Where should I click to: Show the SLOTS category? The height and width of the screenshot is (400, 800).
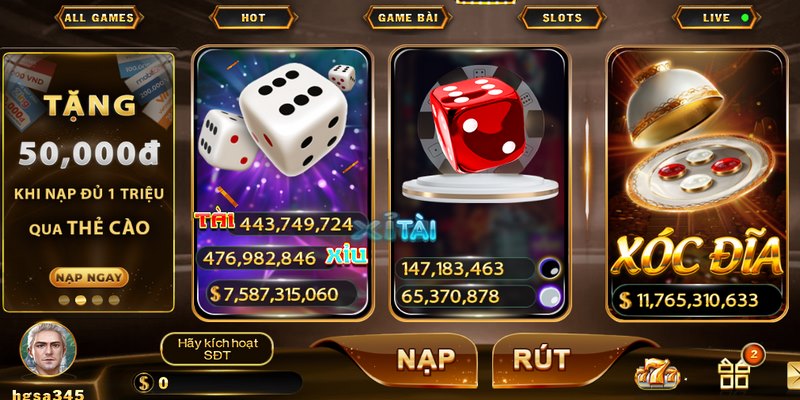pyautogui.click(x=562, y=18)
